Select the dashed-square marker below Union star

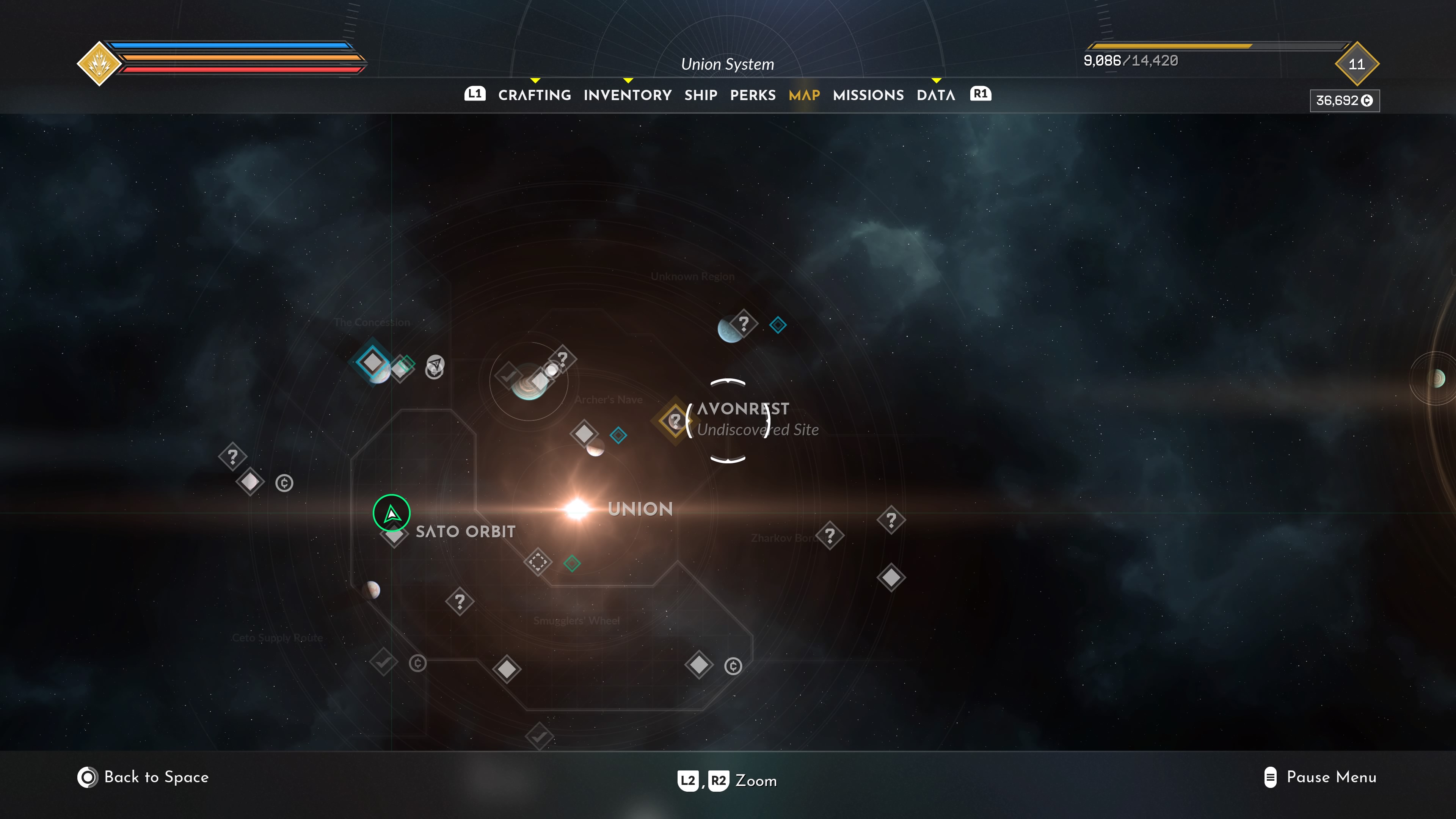point(538,562)
